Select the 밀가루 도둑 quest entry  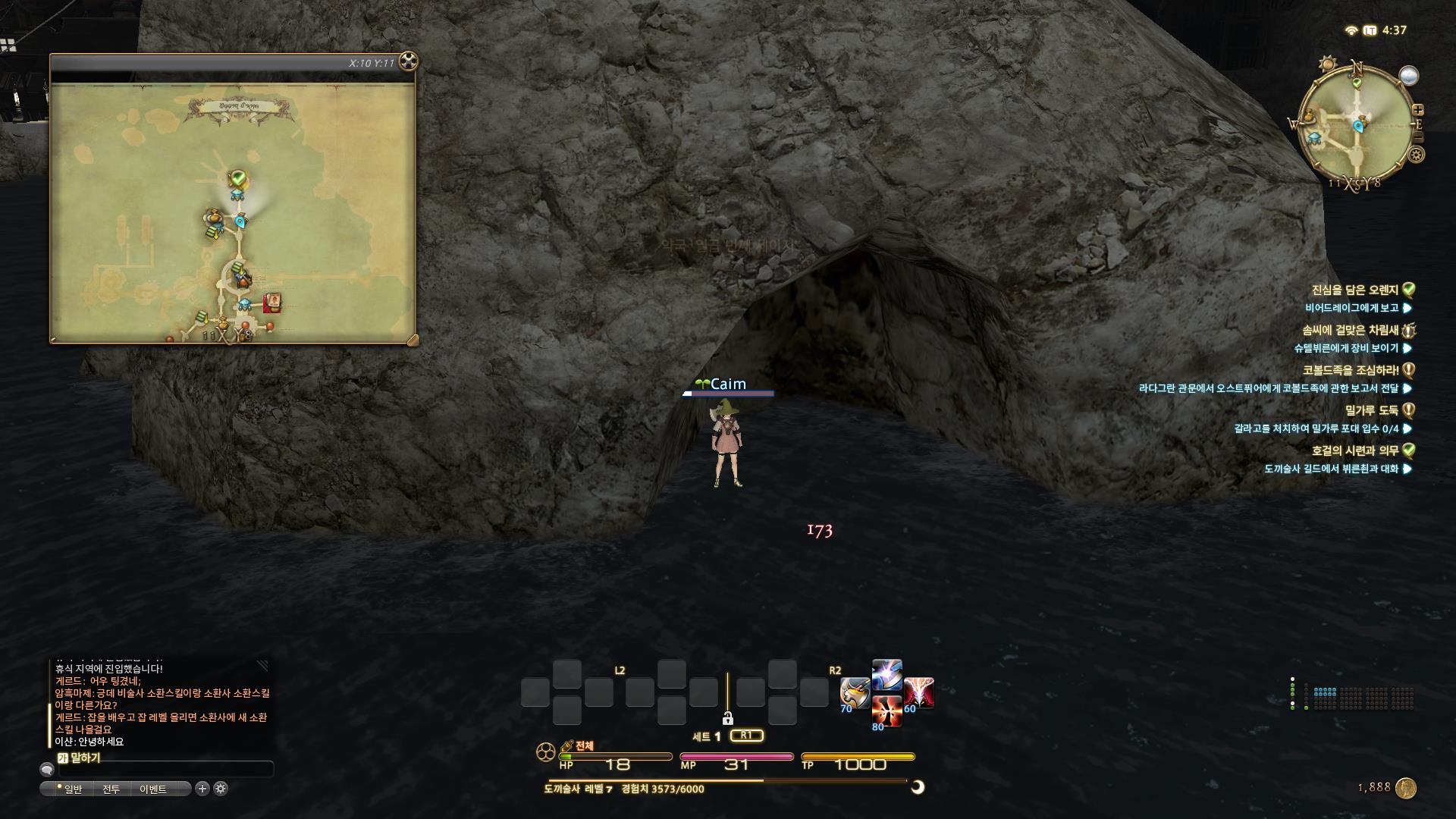click(x=1371, y=410)
